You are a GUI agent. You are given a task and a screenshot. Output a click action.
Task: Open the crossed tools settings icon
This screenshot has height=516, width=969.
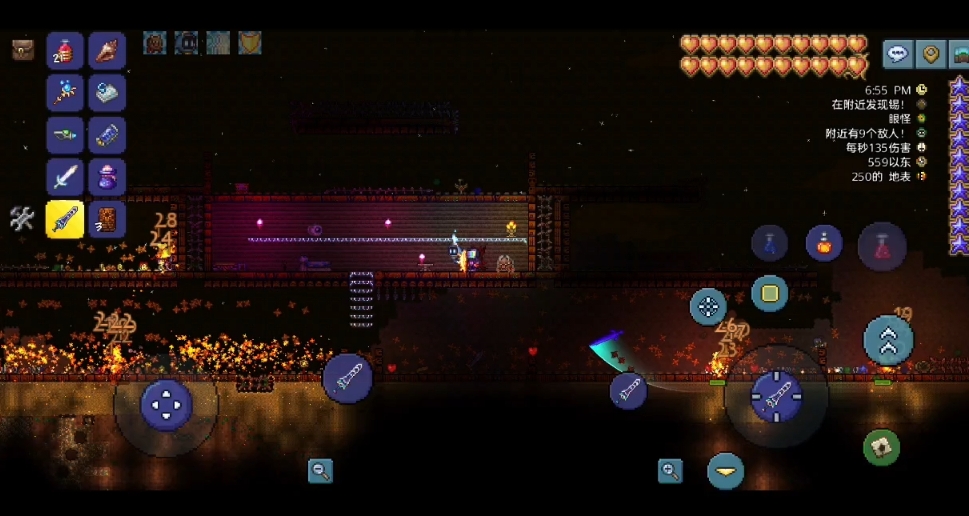(22, 219)
